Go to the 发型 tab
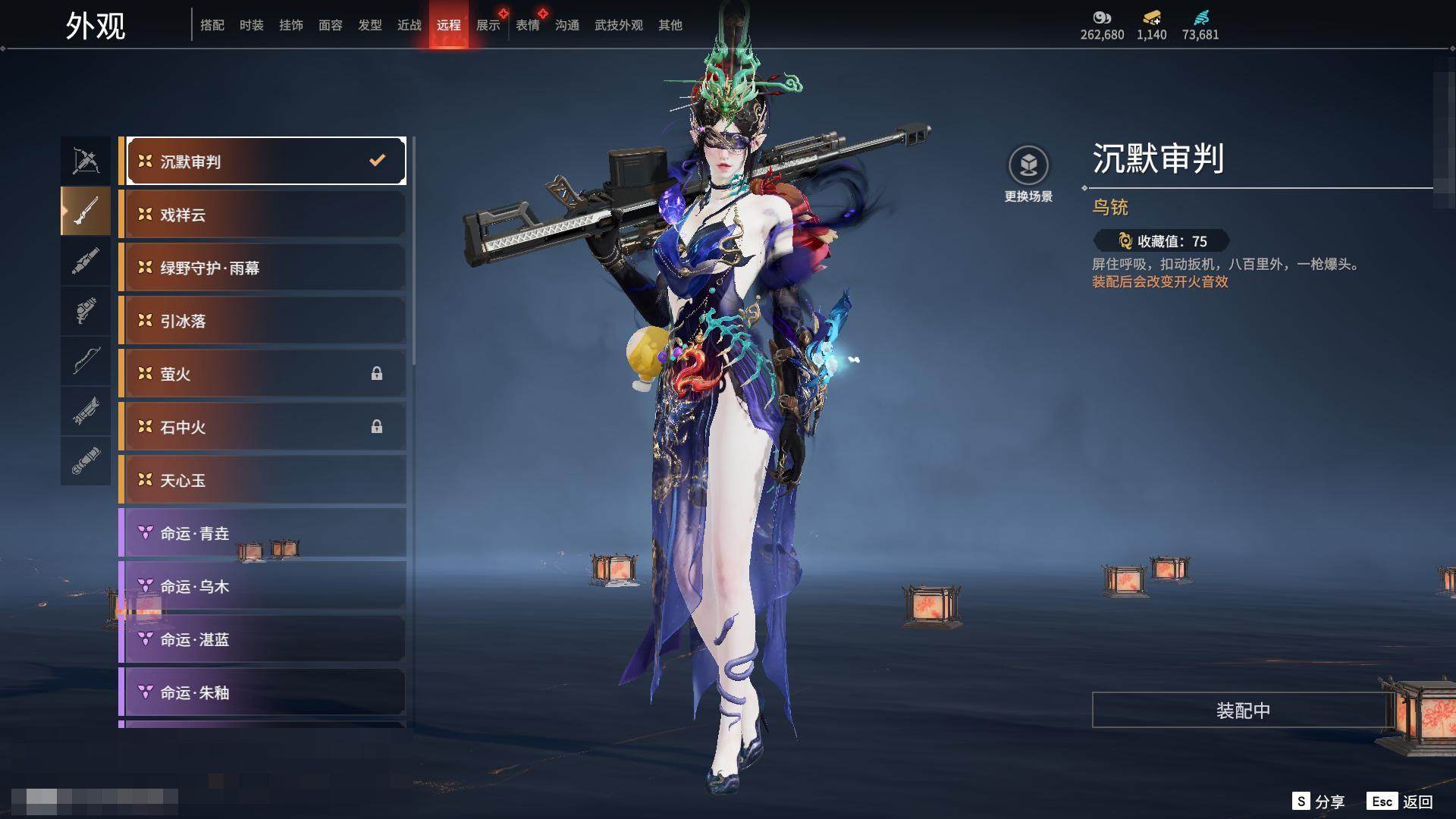This screenshot has height=819, width=1456. (x=369, y=25)
